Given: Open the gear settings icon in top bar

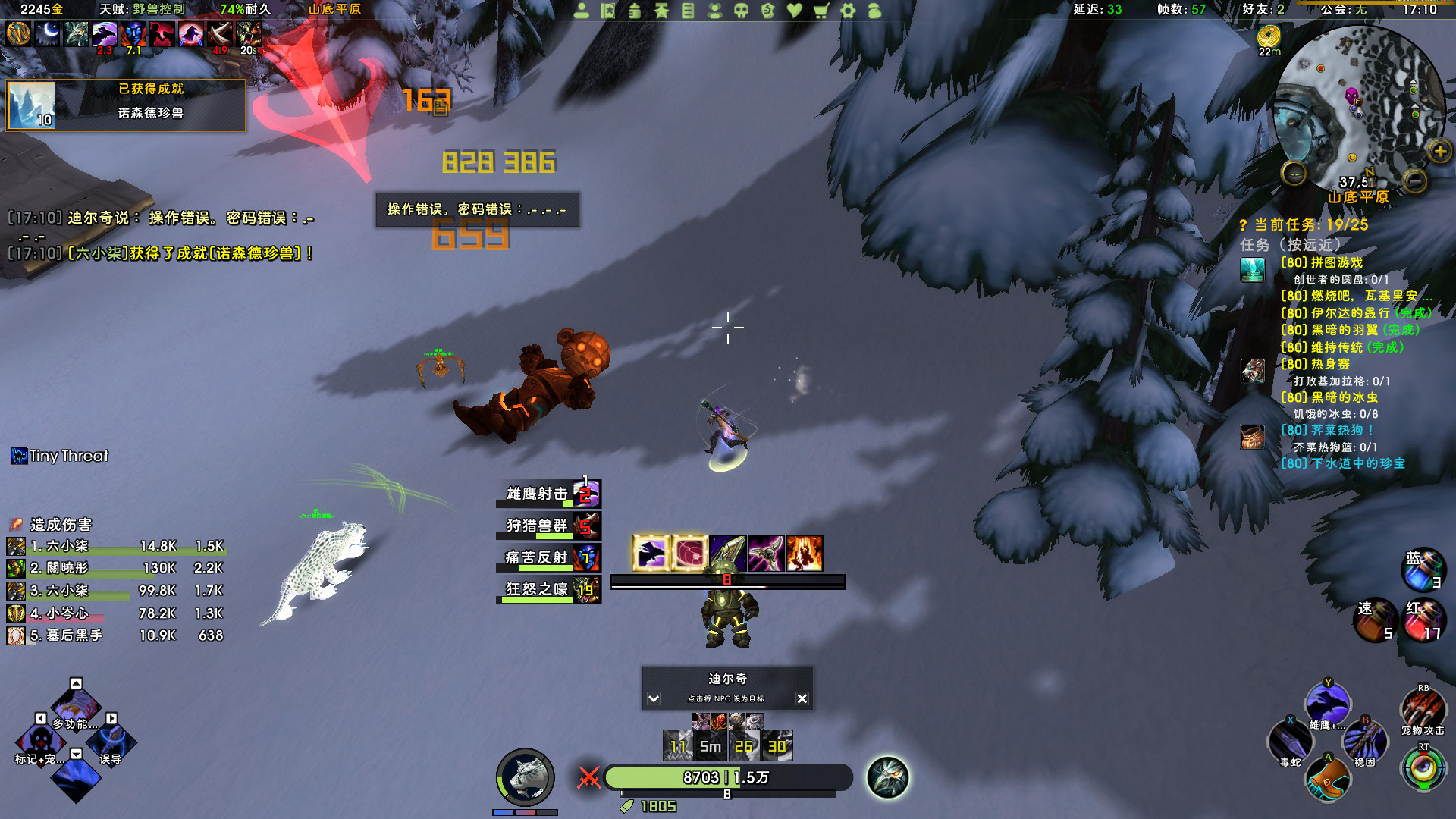Looking at the screenshot, I should click(848, 11).
